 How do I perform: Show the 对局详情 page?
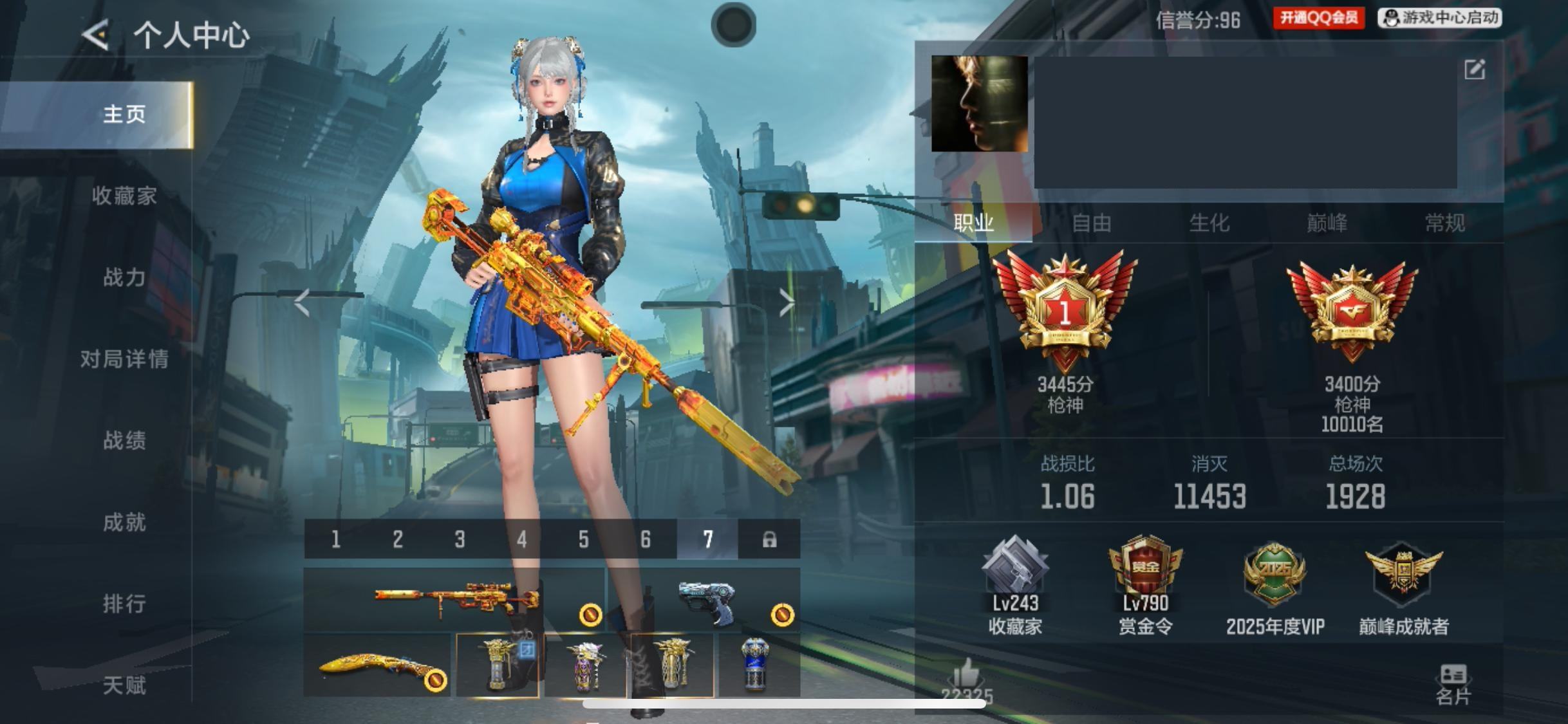(124, 358)
